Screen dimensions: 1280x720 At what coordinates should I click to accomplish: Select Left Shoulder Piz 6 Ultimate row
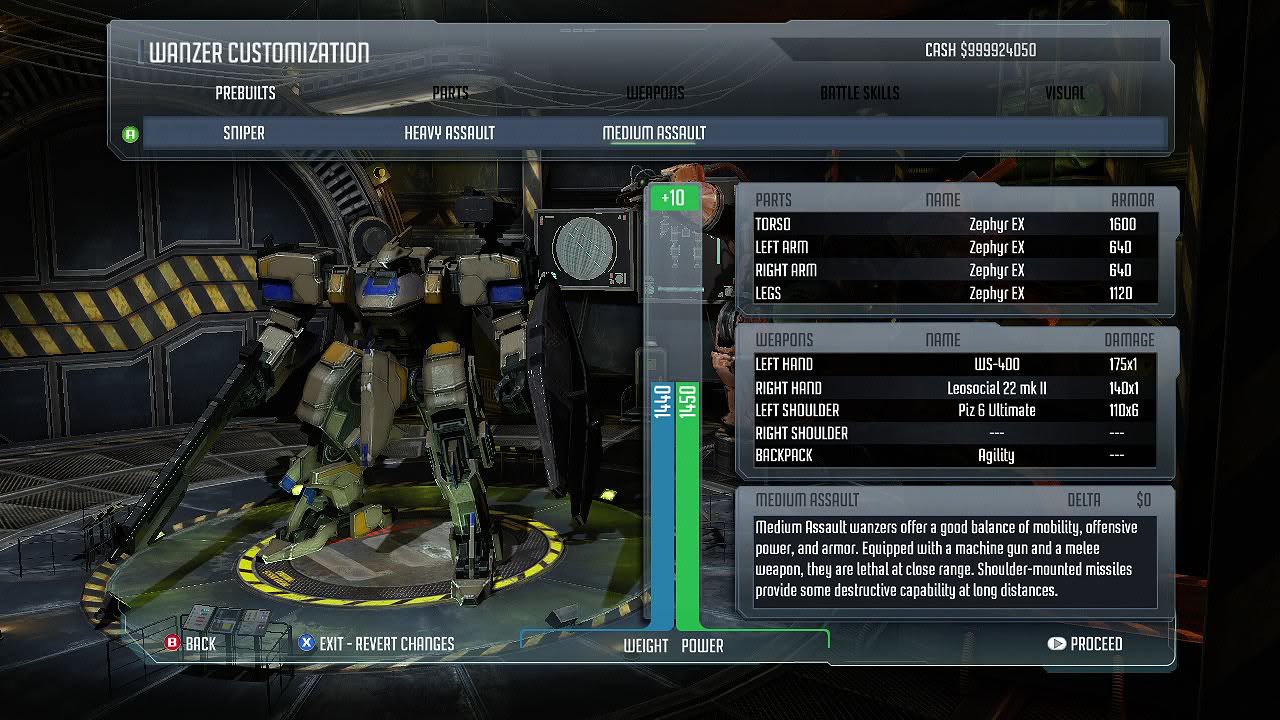[x=955, y=410]
